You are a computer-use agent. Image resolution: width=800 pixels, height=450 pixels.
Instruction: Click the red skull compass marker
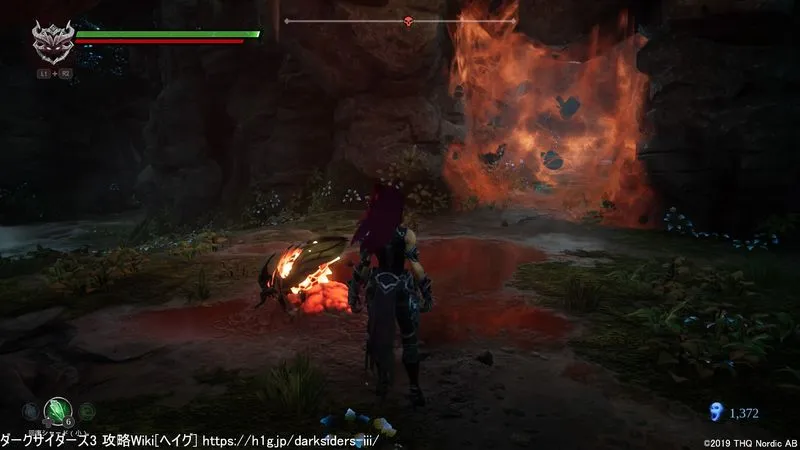[x=408, y=20]
